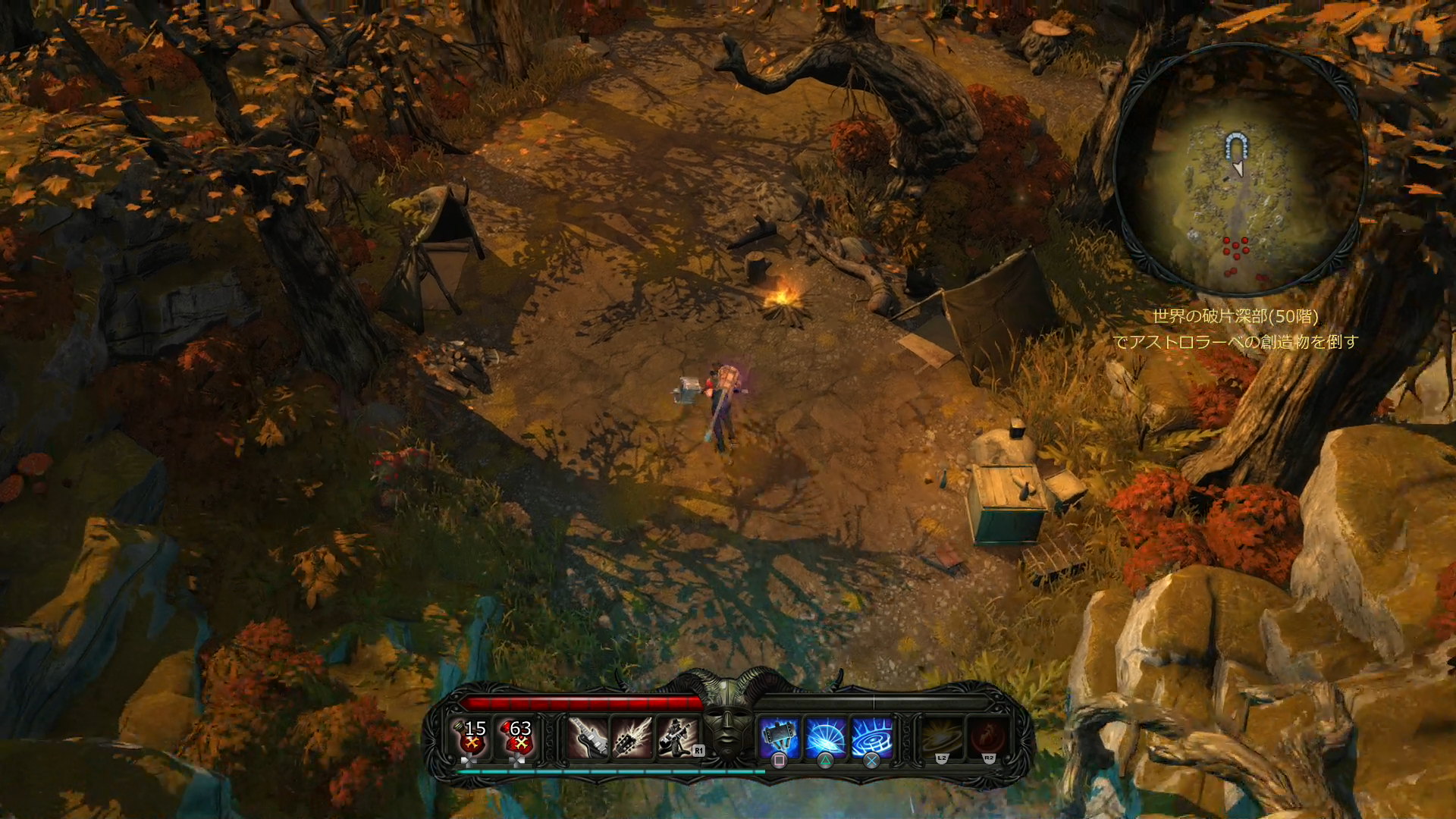
Task: Activate the electric guitar skill
Action: click(588, 737)
